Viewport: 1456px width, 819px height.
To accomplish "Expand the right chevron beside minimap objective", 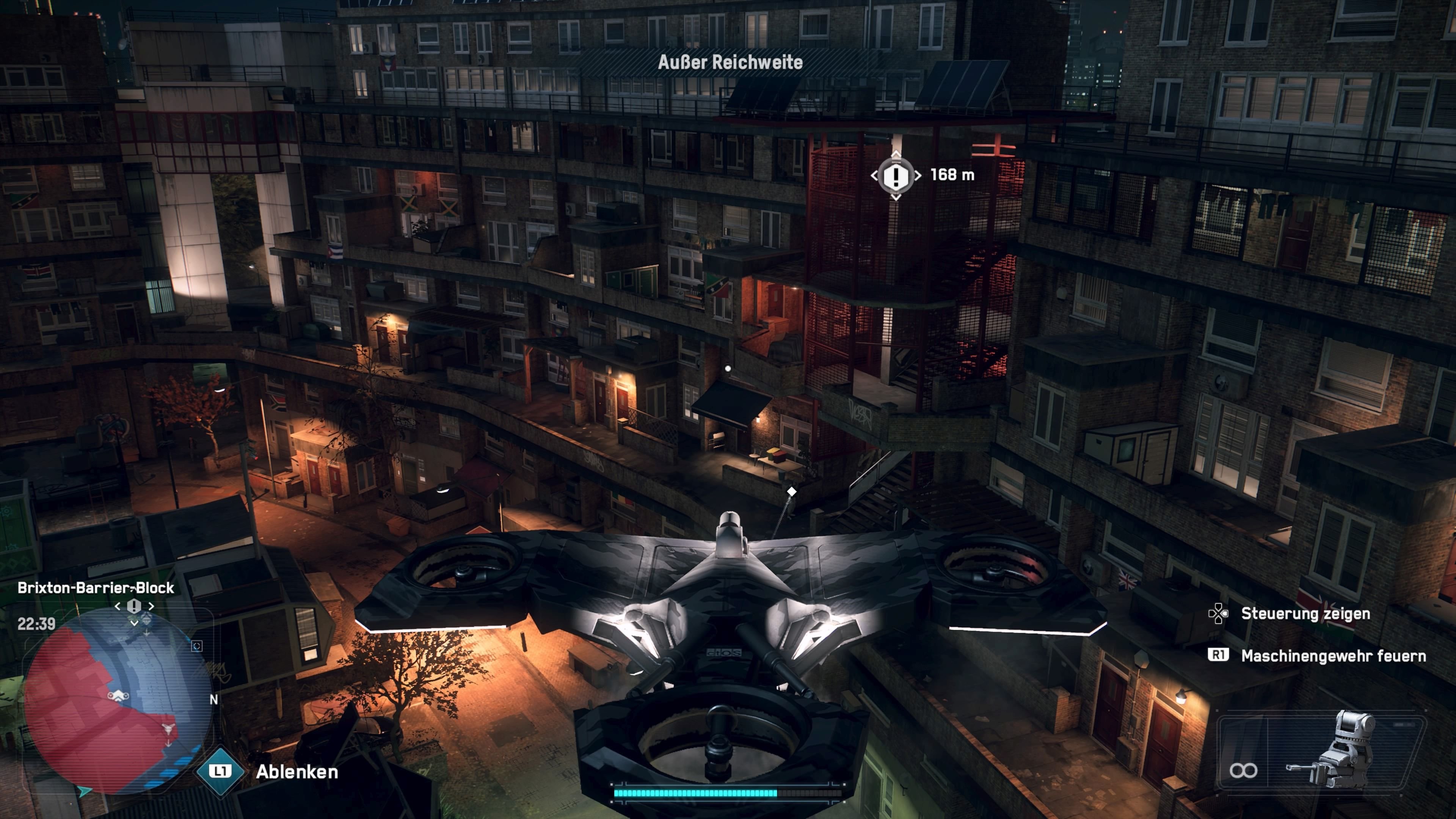I will coord(151,606).
